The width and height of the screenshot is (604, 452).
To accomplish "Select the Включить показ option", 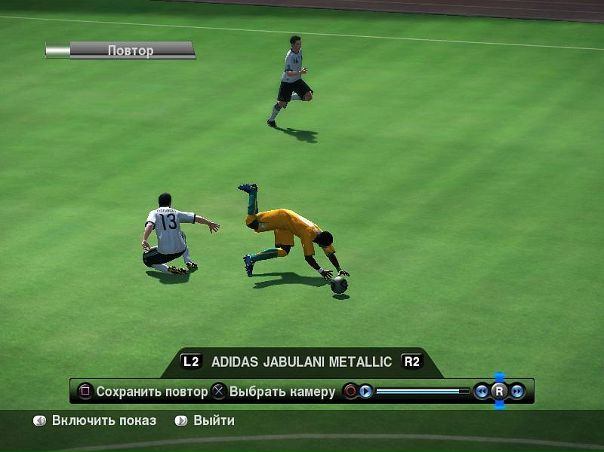I will 95,421.
